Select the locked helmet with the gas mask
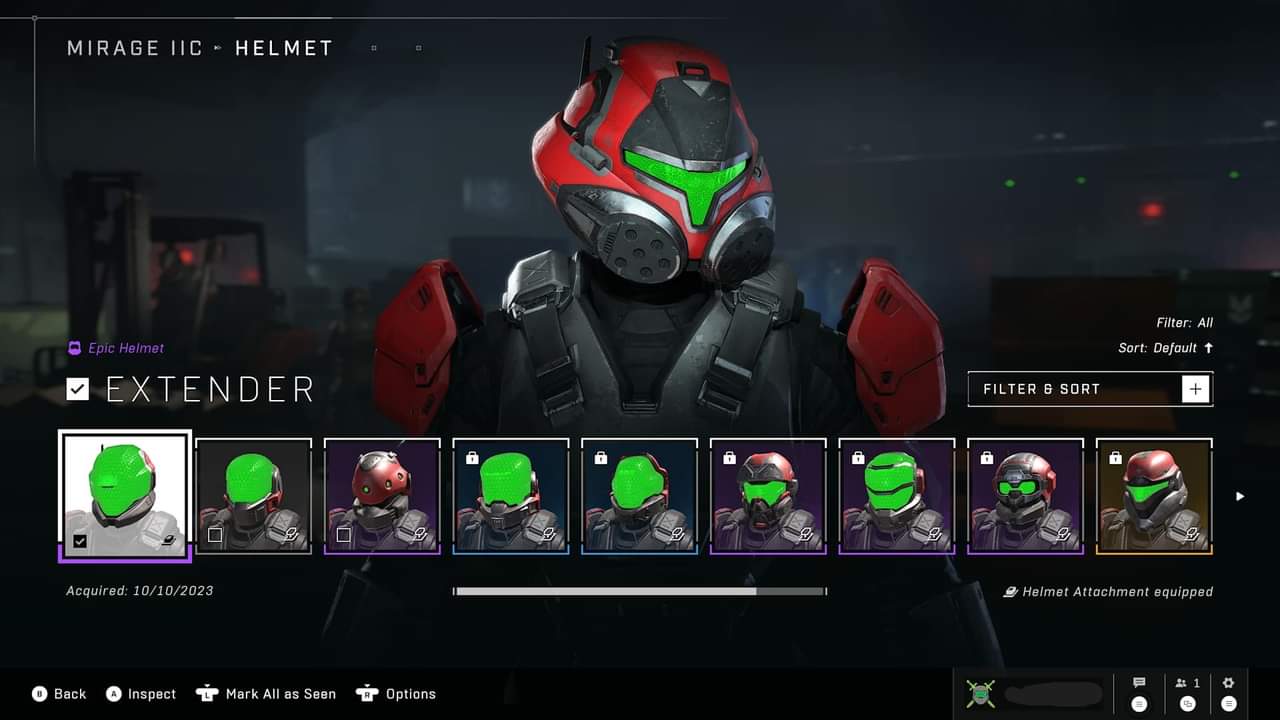Image resolution: width=1280 pixels, height=720 pixels. pos(768,496)
